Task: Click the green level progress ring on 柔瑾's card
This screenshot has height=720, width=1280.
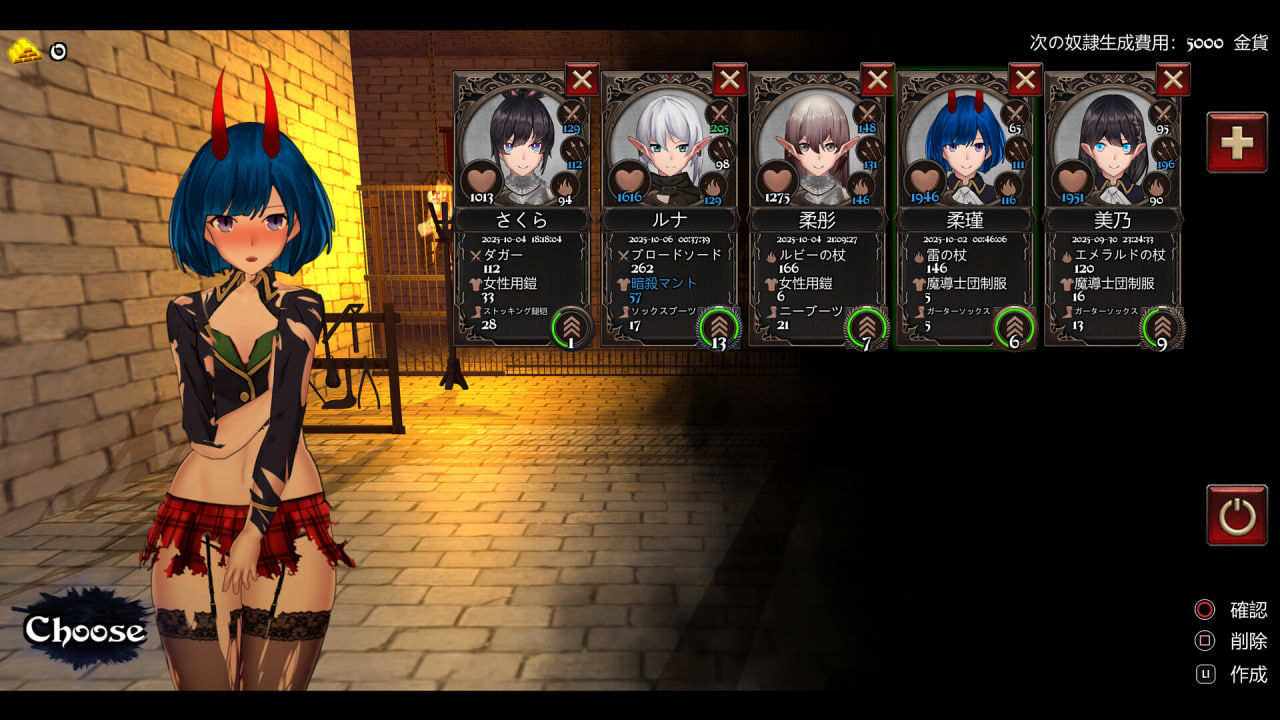Action: coord(1015,327)
